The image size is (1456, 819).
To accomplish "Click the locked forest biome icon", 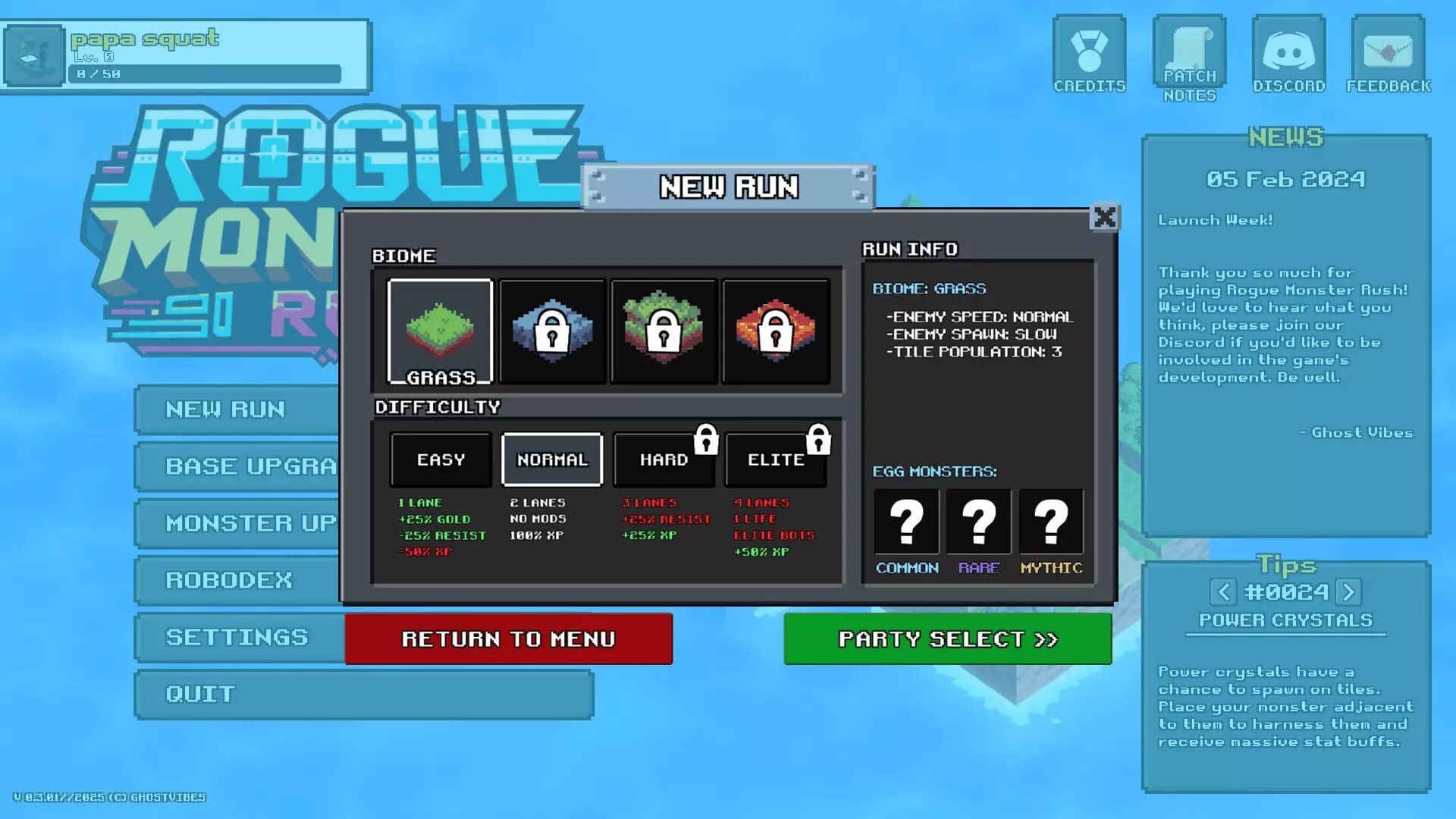I will click(x=664, y=330).
